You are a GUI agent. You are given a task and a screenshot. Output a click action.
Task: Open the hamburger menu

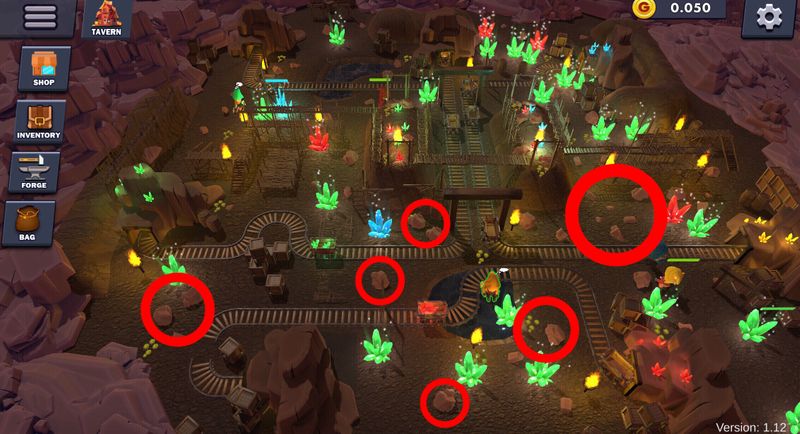(40, 17)
